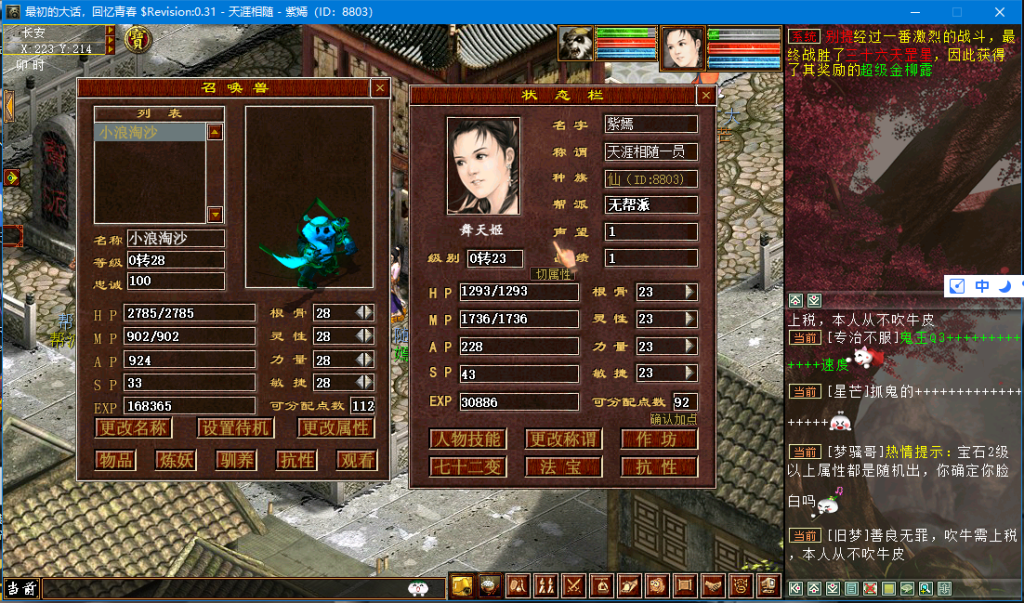Image resolution: width=1024 pixels, height=603 pixels.
Task: Open the 法宝 magic treasure button
Action: click(x=563, y=467)
